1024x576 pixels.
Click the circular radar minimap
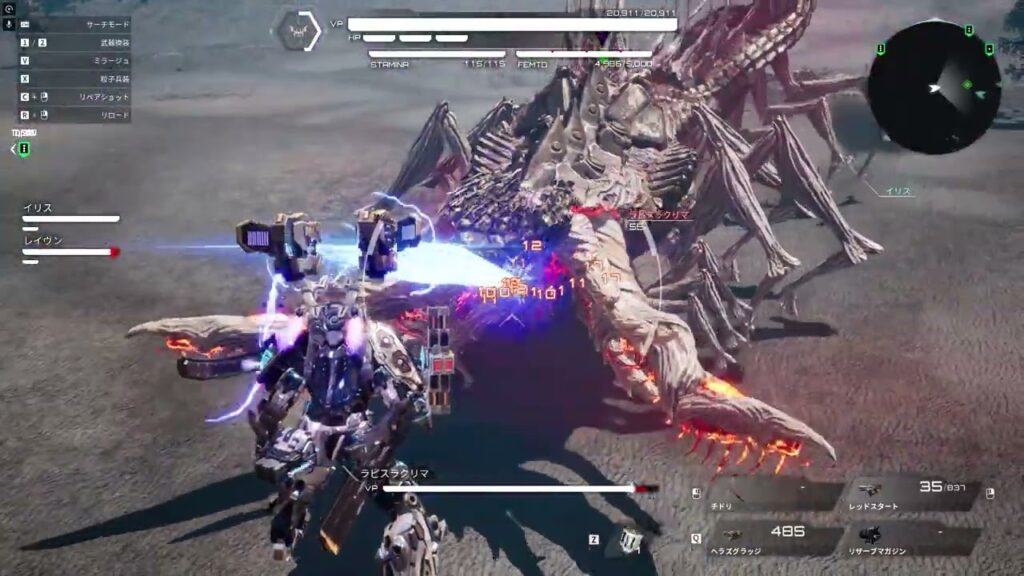click(x=933, y=87)
